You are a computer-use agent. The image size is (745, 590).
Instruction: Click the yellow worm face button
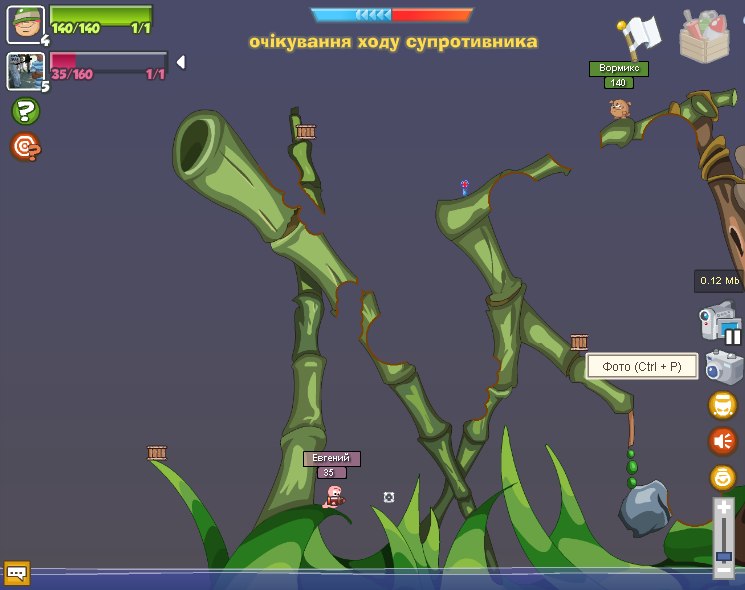pos(722,405)
